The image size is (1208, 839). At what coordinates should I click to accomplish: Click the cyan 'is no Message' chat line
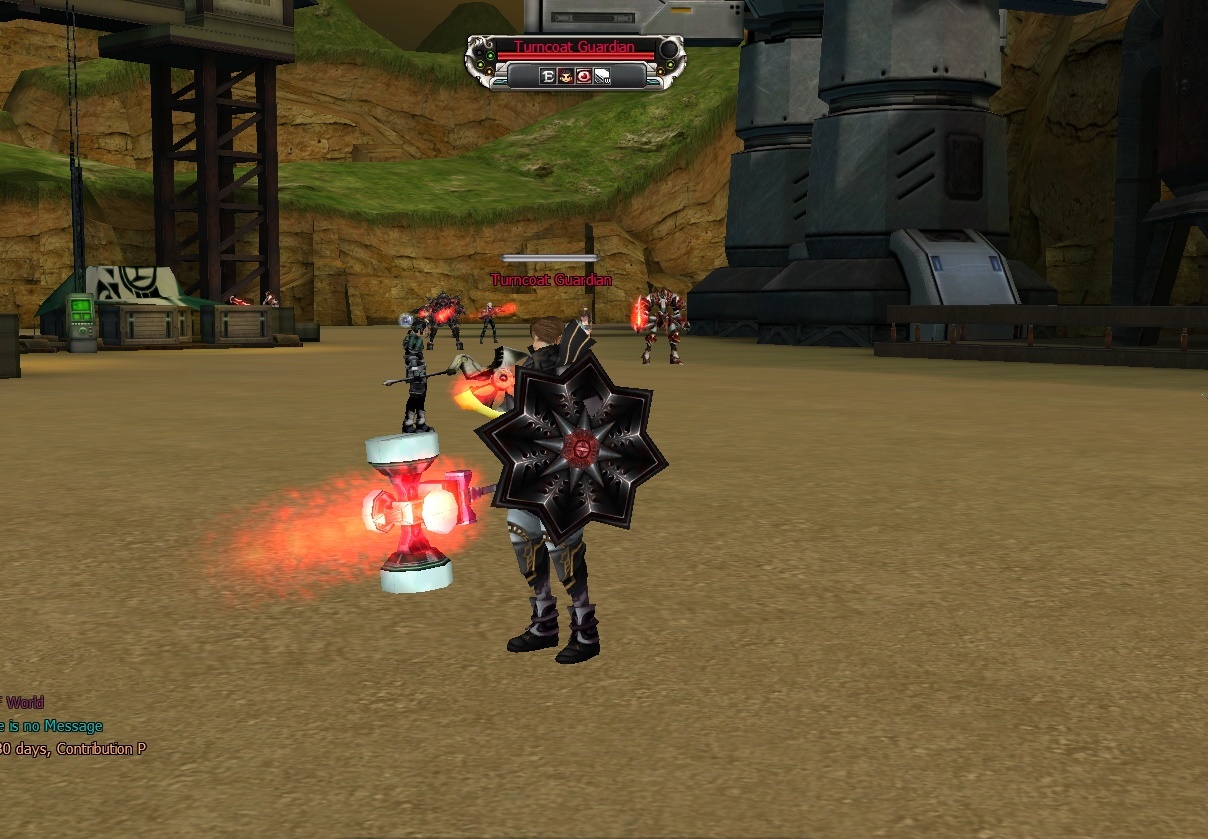[x=52, y=726]
